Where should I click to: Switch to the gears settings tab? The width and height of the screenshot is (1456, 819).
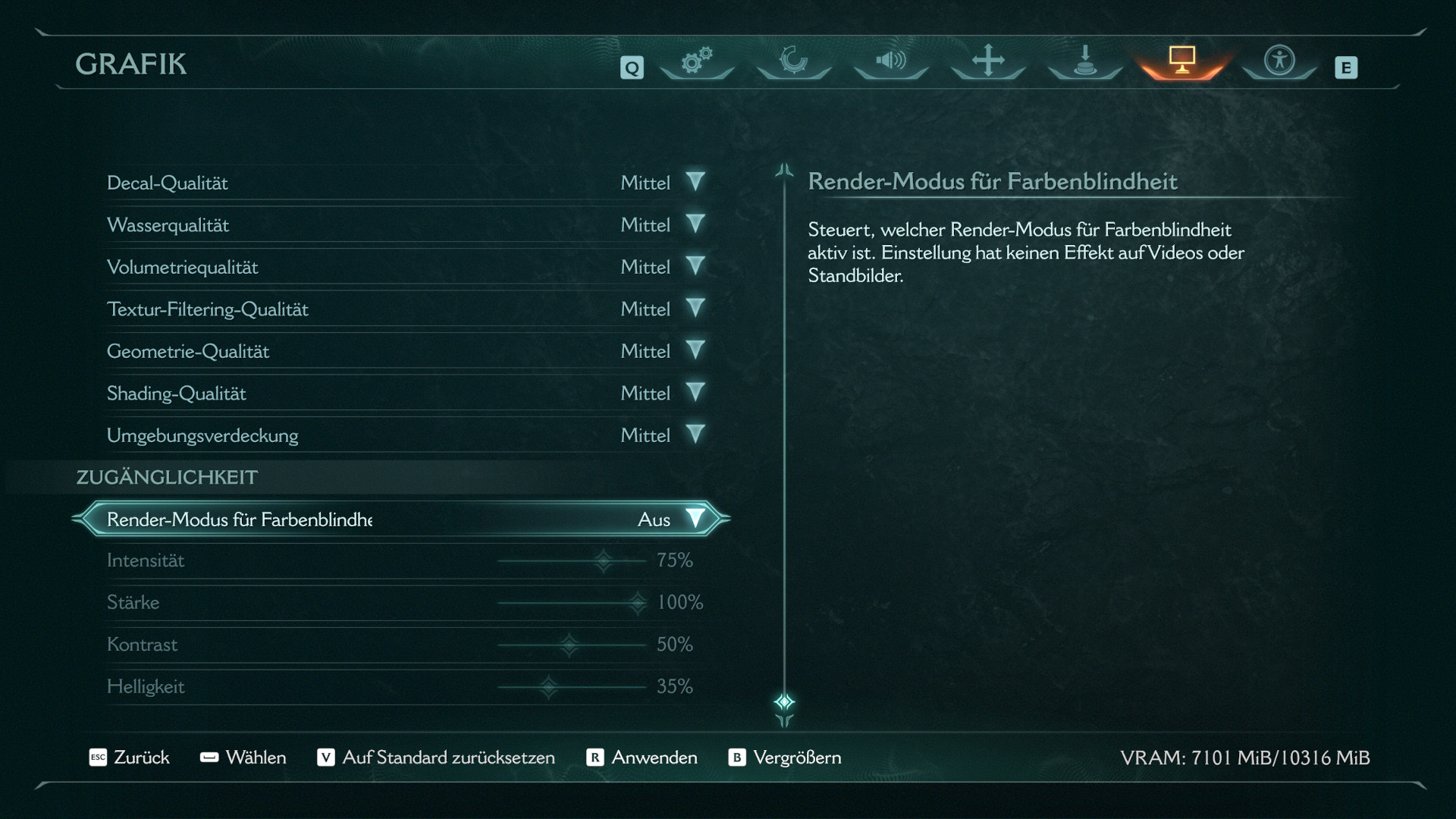pos(696,61)
